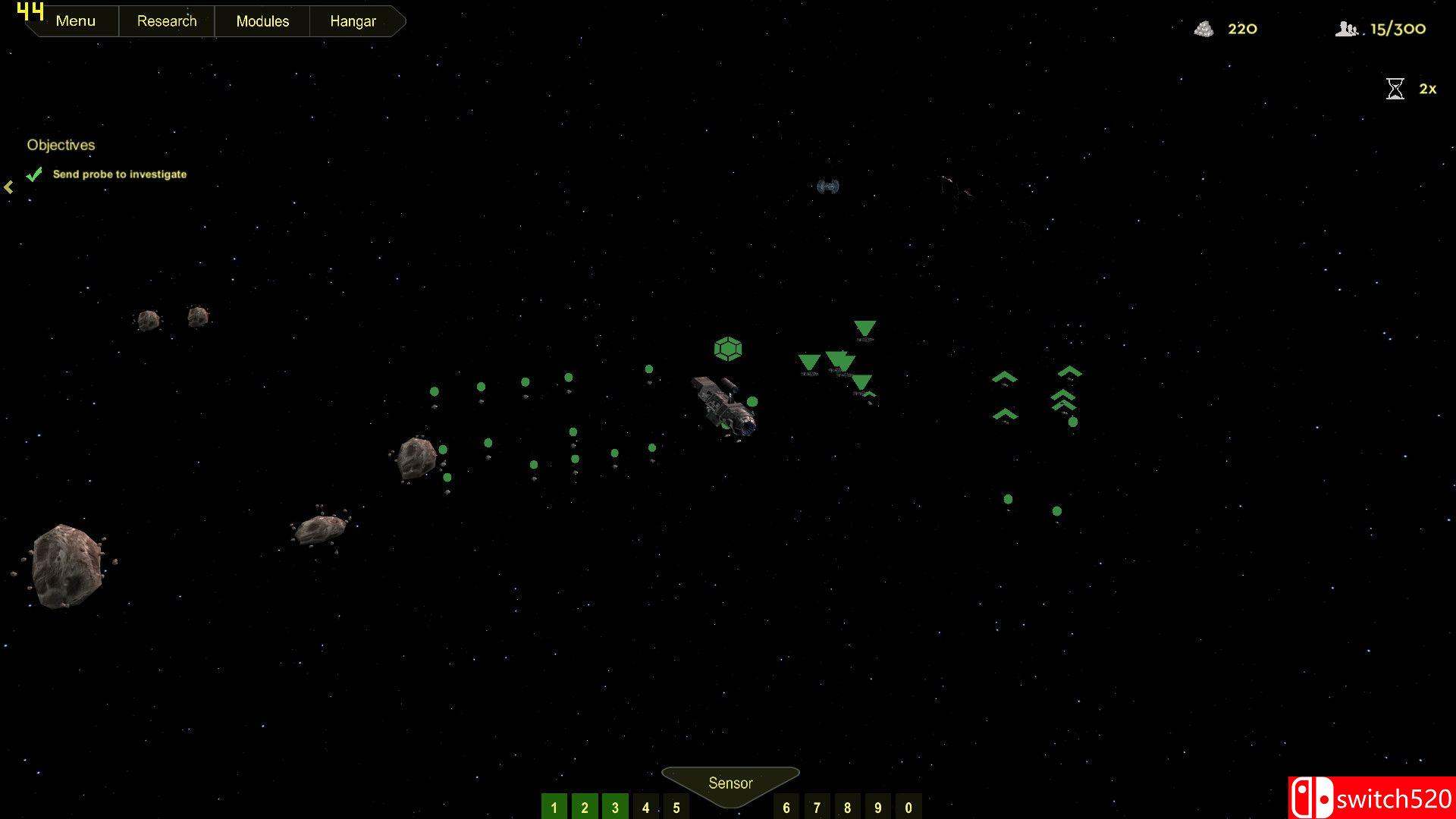Select the green hexagon mothership marker
This screenshot has height=819, width=1456.
point(728,349)
